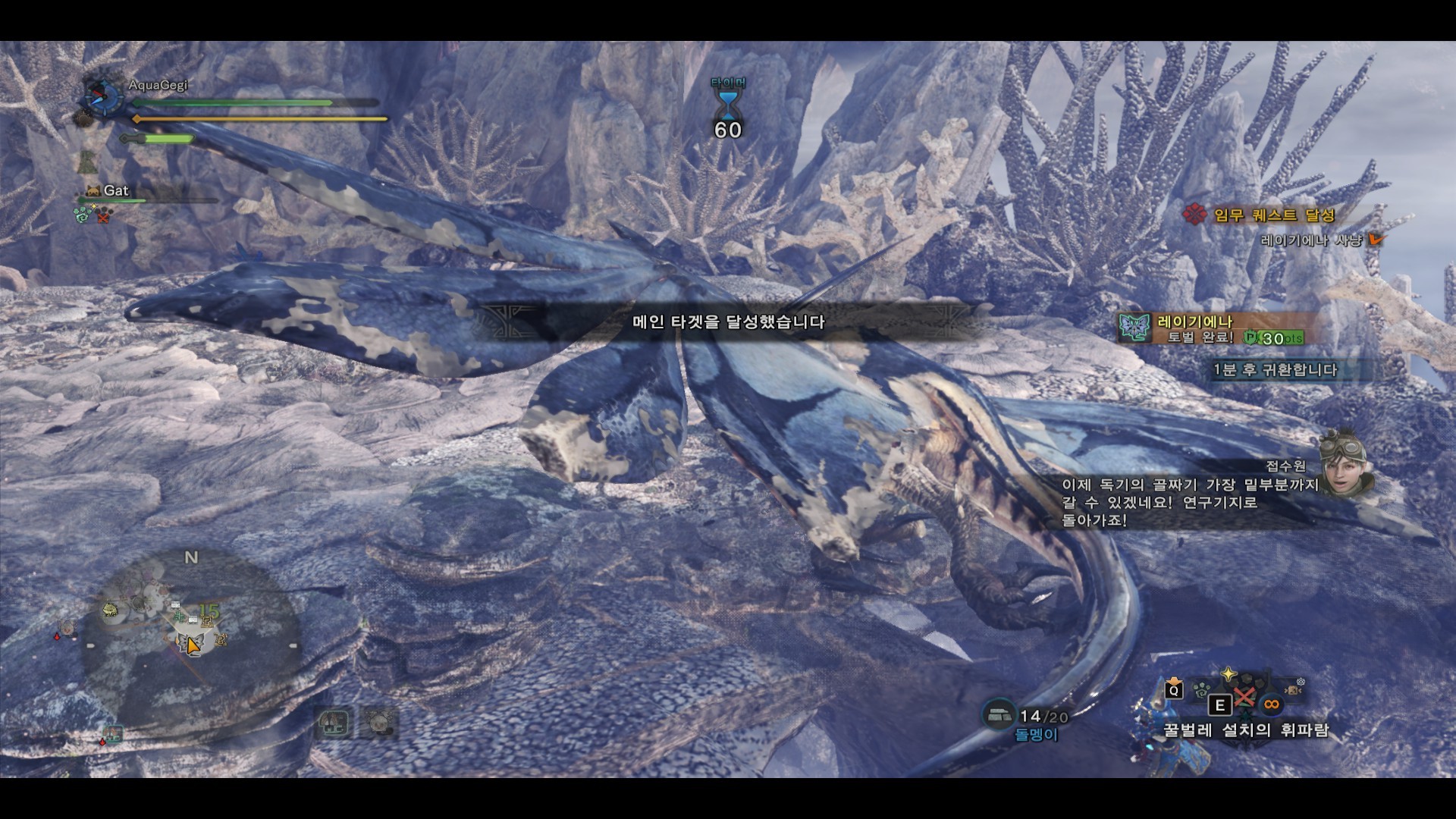Select the stone slinger ammo icon

click(999, 714)
